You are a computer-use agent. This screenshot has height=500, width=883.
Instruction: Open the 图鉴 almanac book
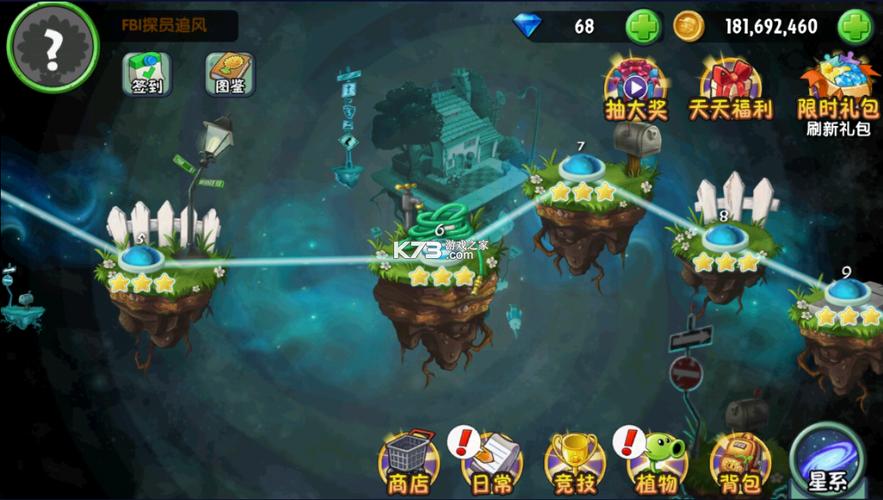pos(230,73)
